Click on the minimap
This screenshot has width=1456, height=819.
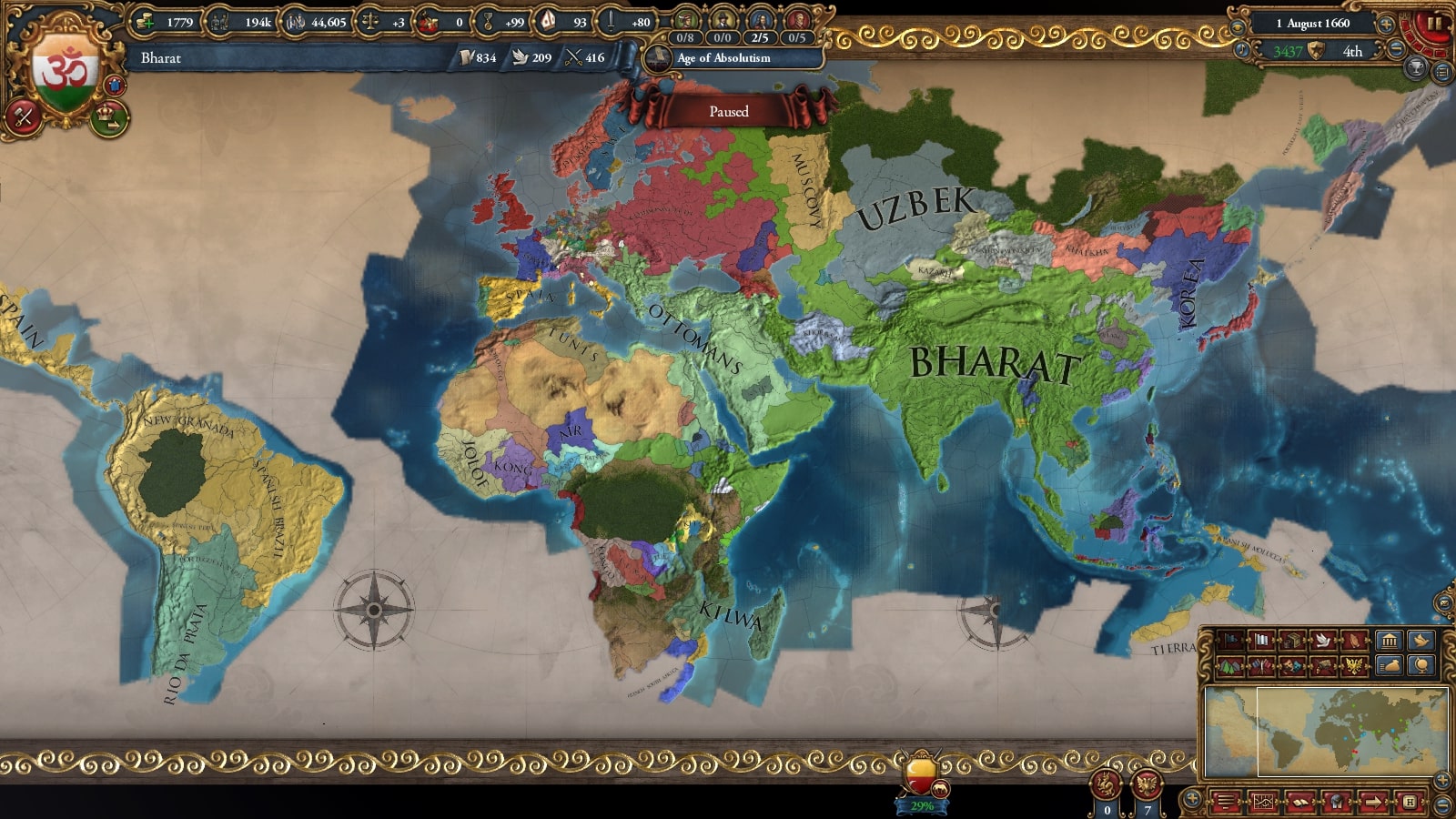1326,731
